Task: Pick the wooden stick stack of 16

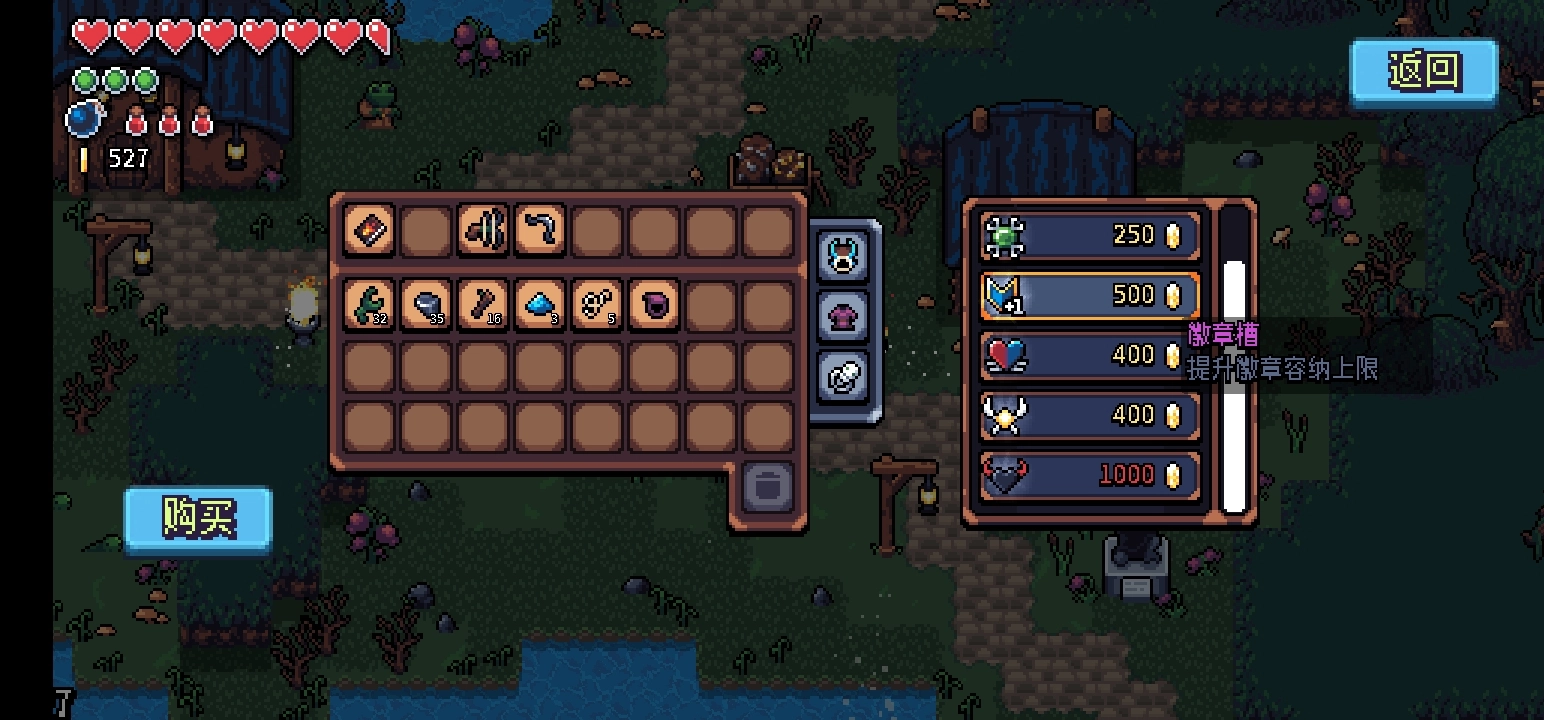Action: coord(483,305)
